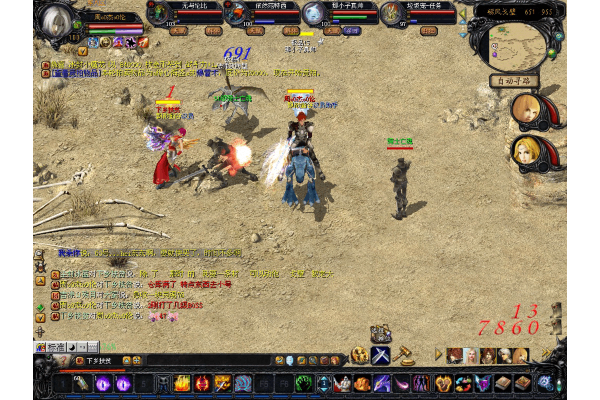Open the 标准 chat channel selector
Viewport: 600px width, 400px height.
tap(56, 348)
